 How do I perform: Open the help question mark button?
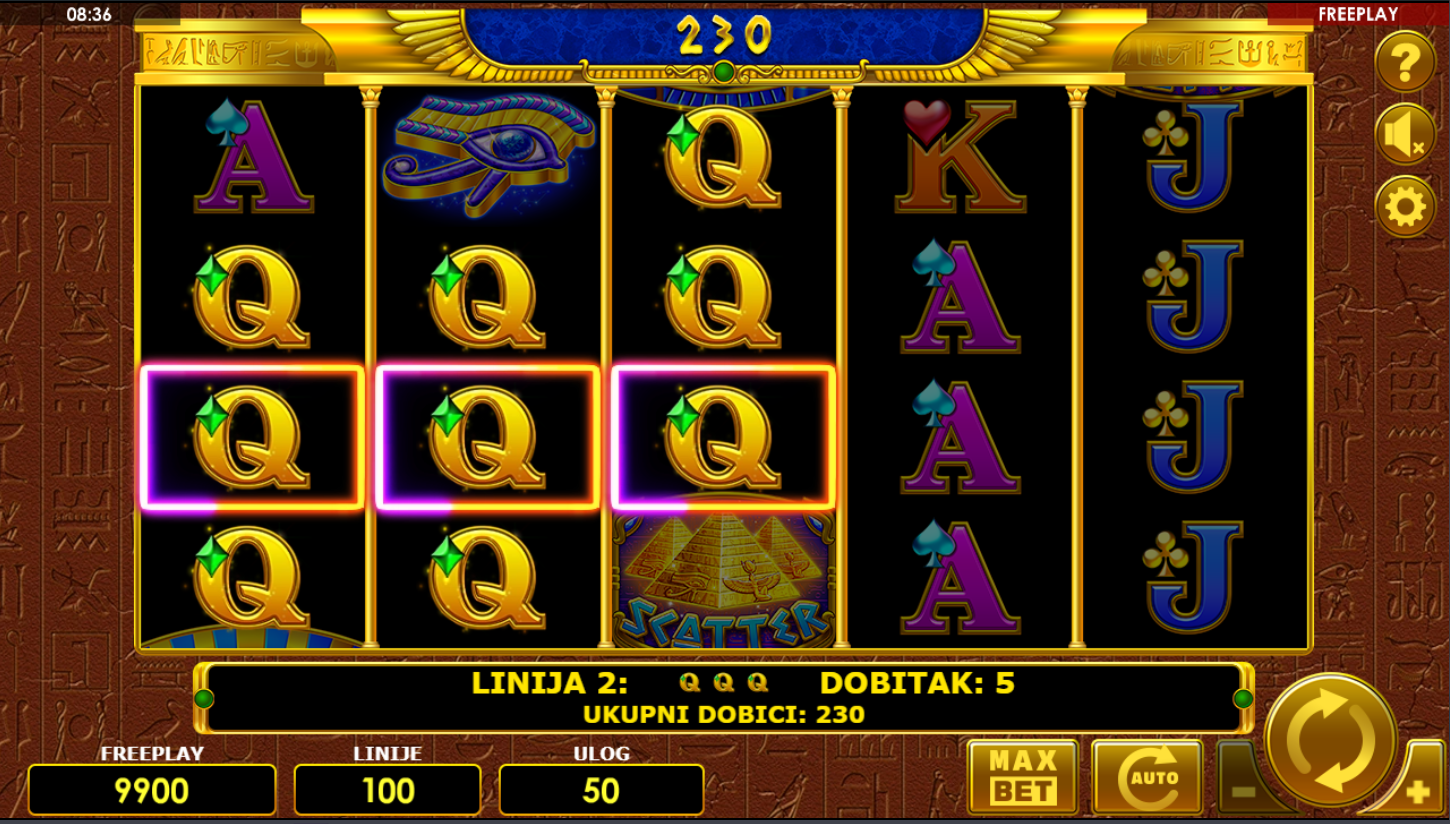point(1405,63)
